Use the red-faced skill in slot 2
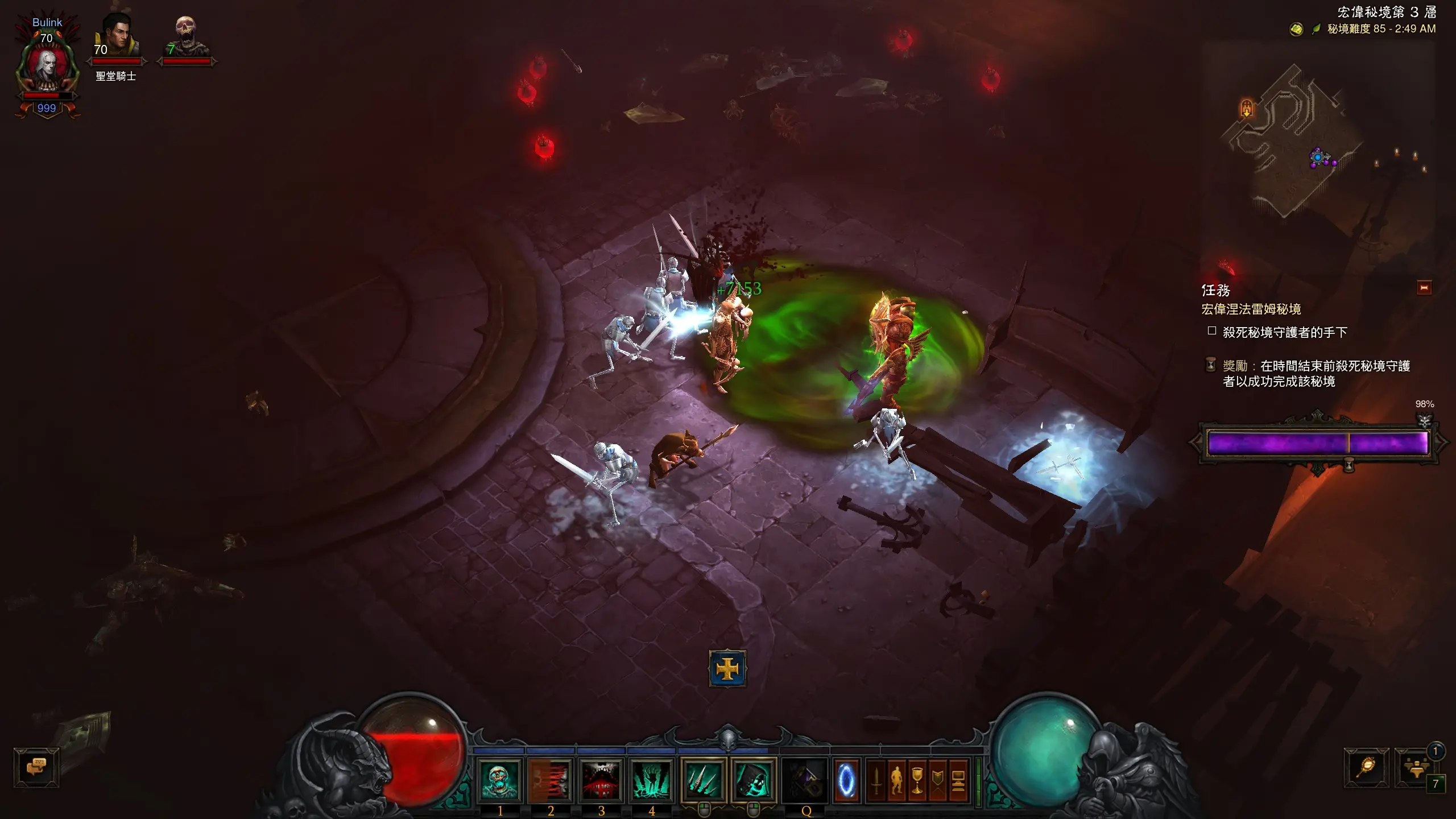The image size is (1456, 819). pos(550,780)
